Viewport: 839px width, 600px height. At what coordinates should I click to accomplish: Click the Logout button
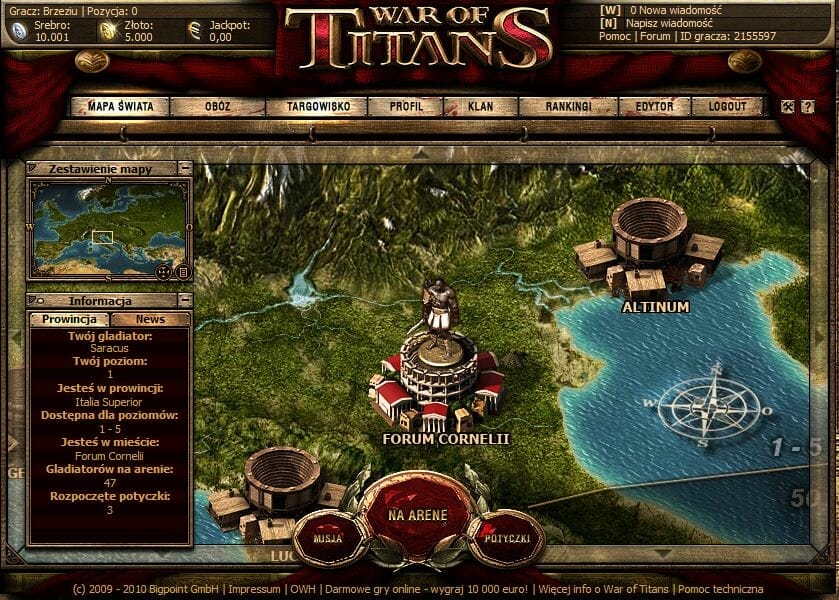pyautogui.click(x=726, y=106)
